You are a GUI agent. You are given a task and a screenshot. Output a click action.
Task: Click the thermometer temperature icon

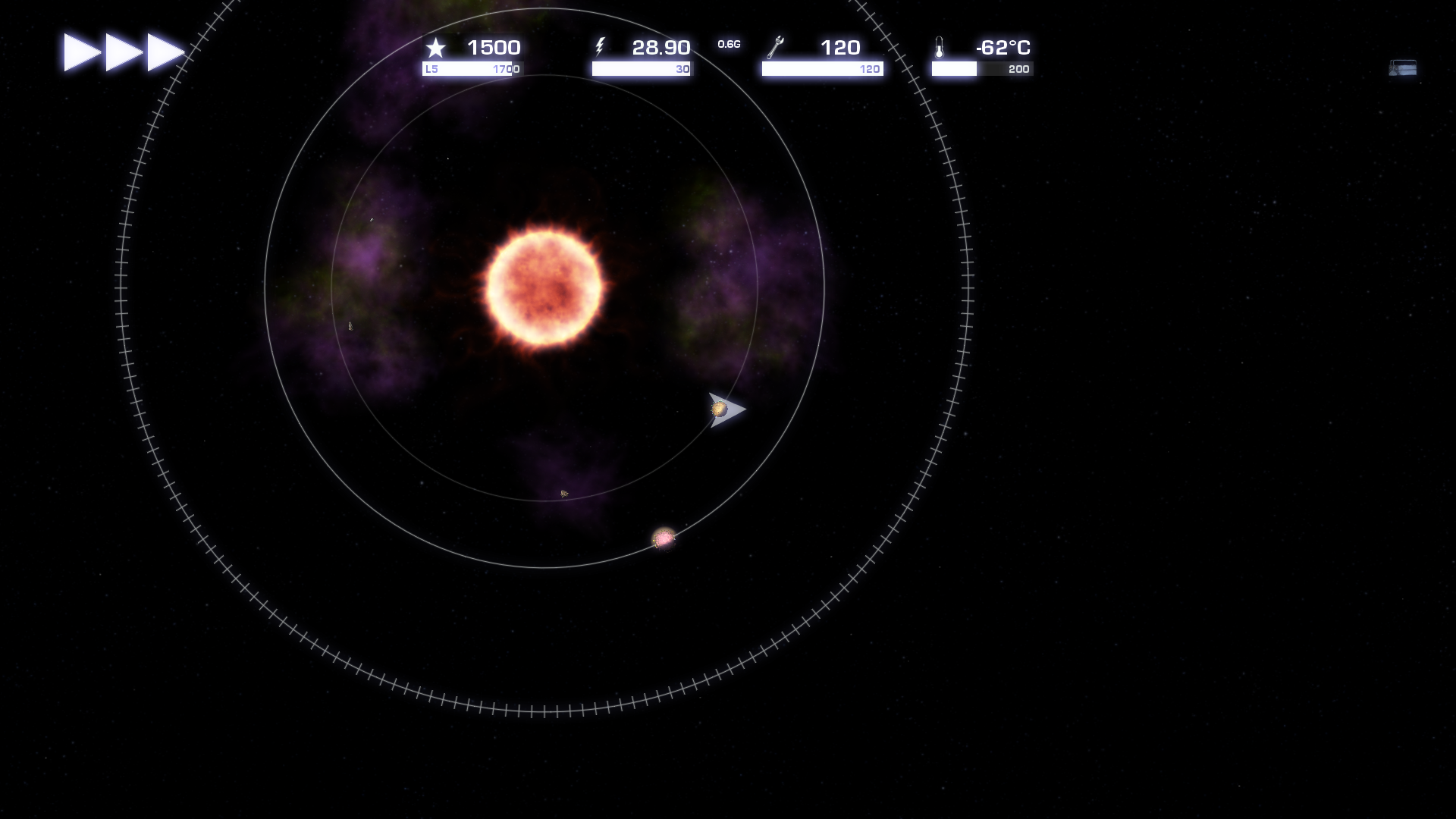[x=940, y=48]
